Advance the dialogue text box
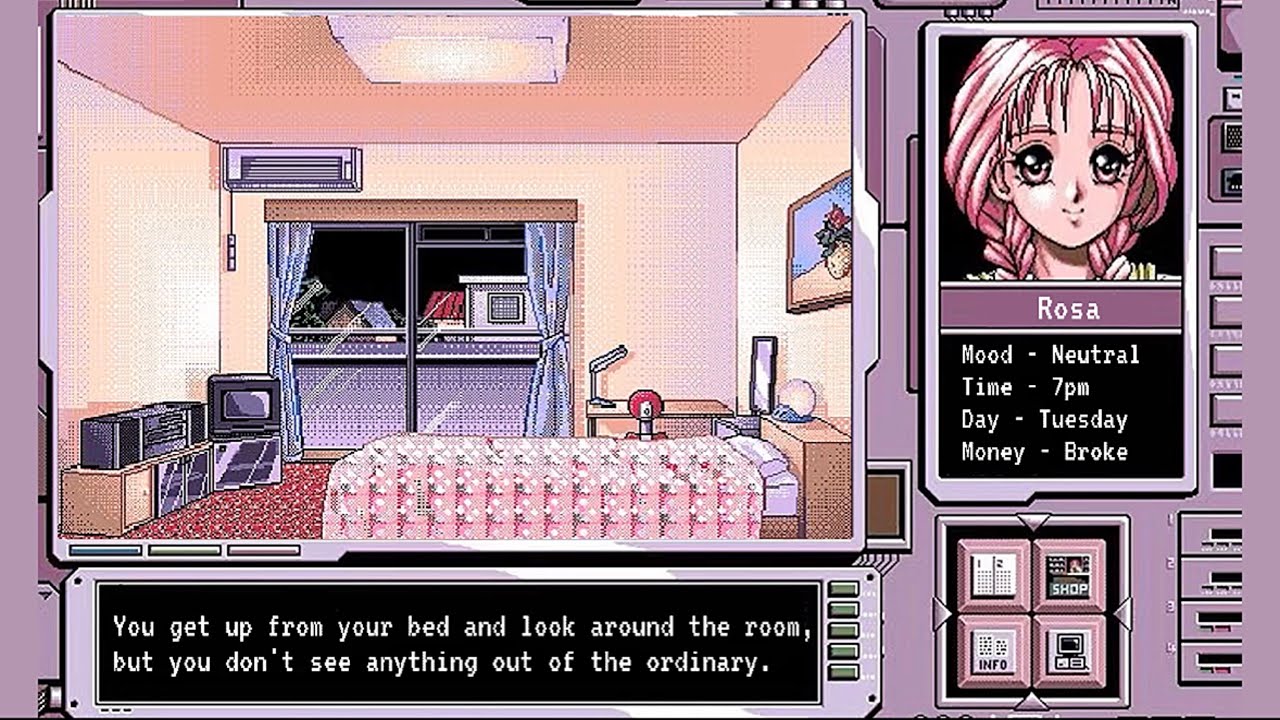This screenshot has width=1280, height=720. click(x=460, y=644)
